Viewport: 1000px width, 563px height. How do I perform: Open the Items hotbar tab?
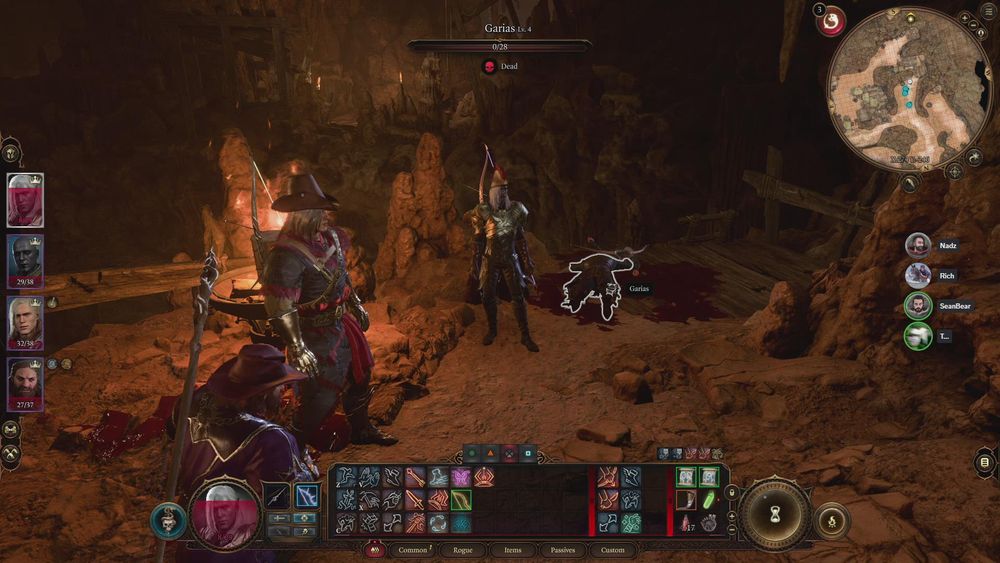(x=512, y=550)
